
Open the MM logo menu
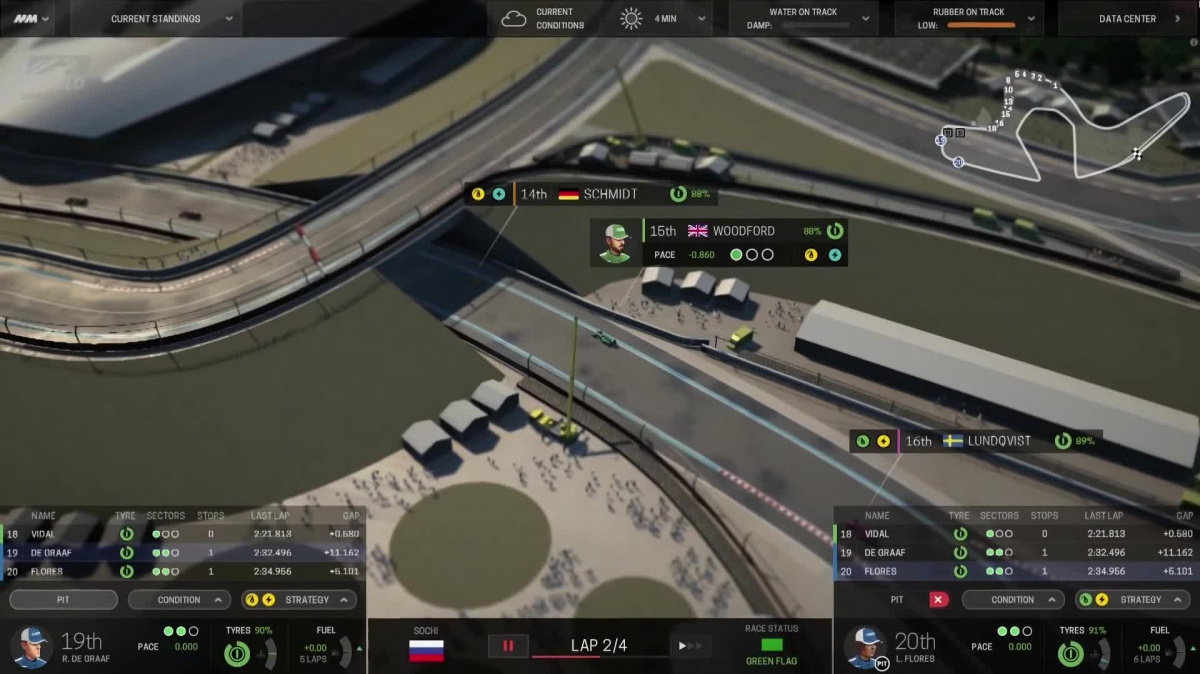tap(33, 18)
